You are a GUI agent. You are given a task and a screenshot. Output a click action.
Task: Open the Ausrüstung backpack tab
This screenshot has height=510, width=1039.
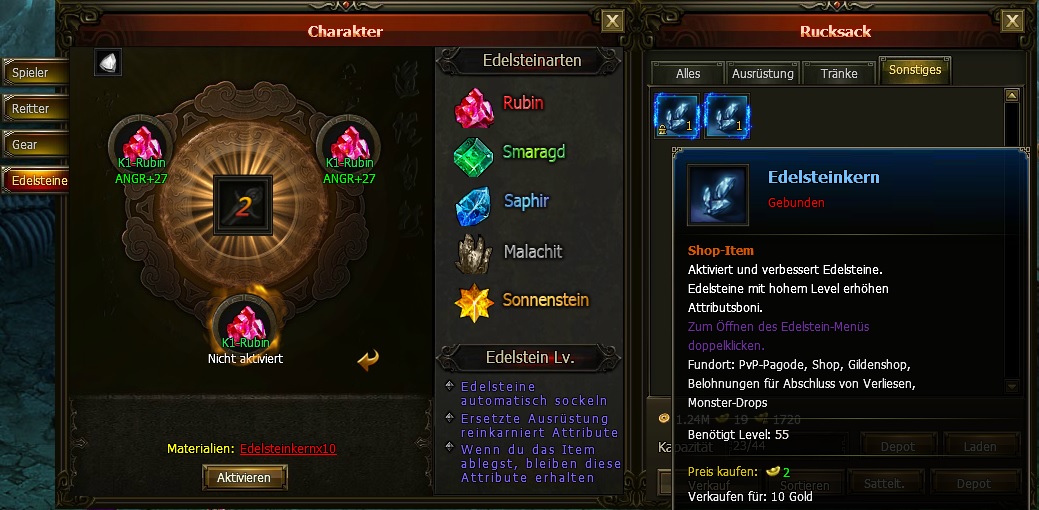click(763, 74)
